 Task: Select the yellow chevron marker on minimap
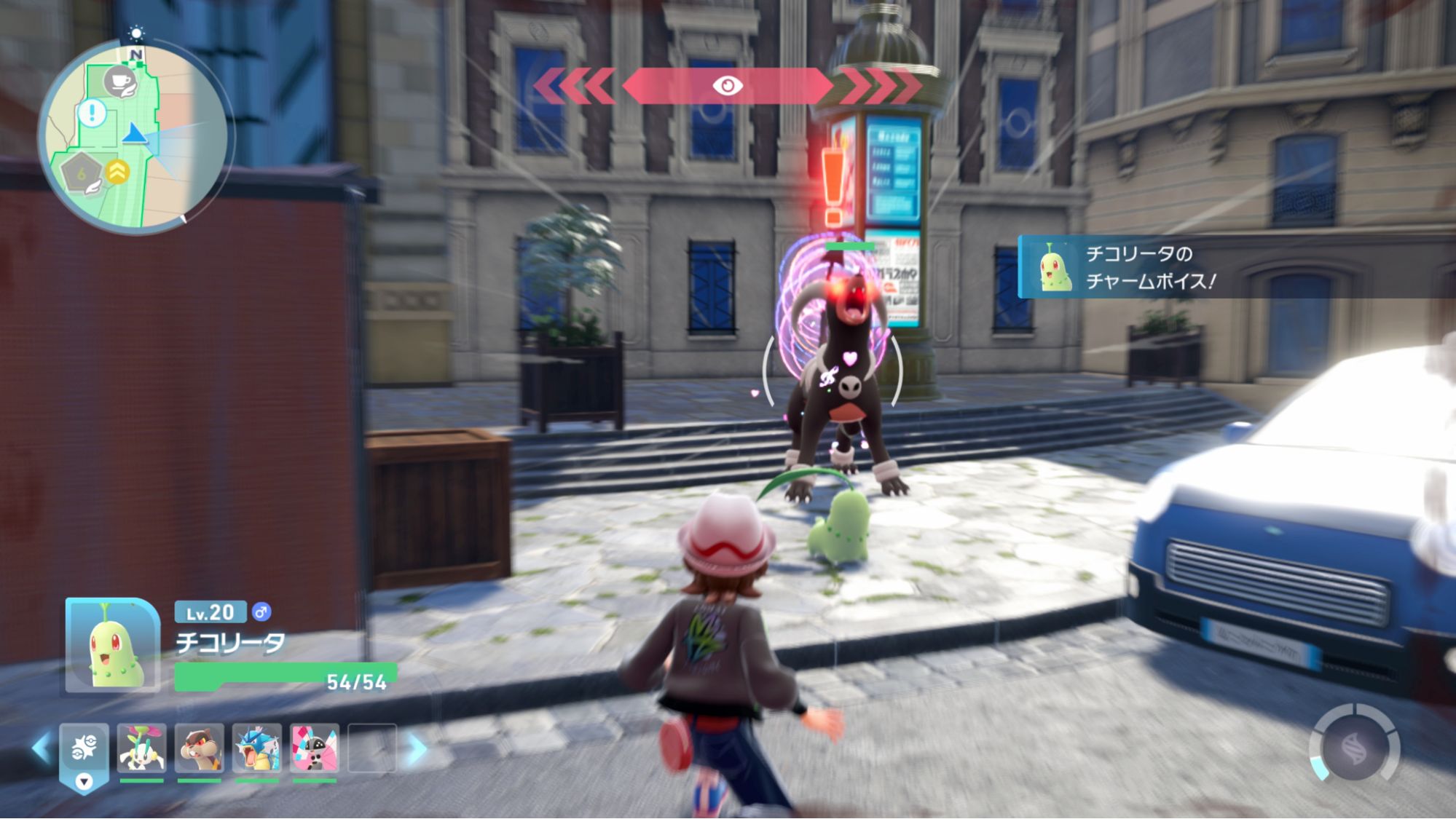[x=117, y=172]
